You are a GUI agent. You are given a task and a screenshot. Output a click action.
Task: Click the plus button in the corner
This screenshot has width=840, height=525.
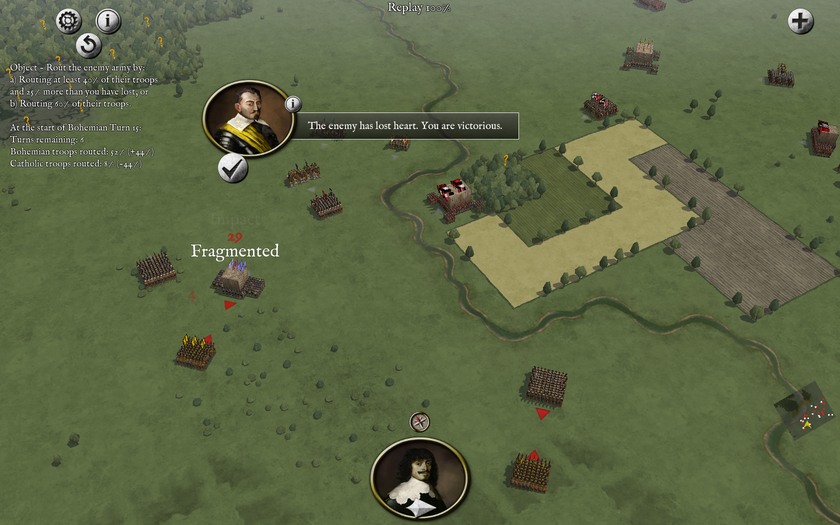click(x=801, y=21)
